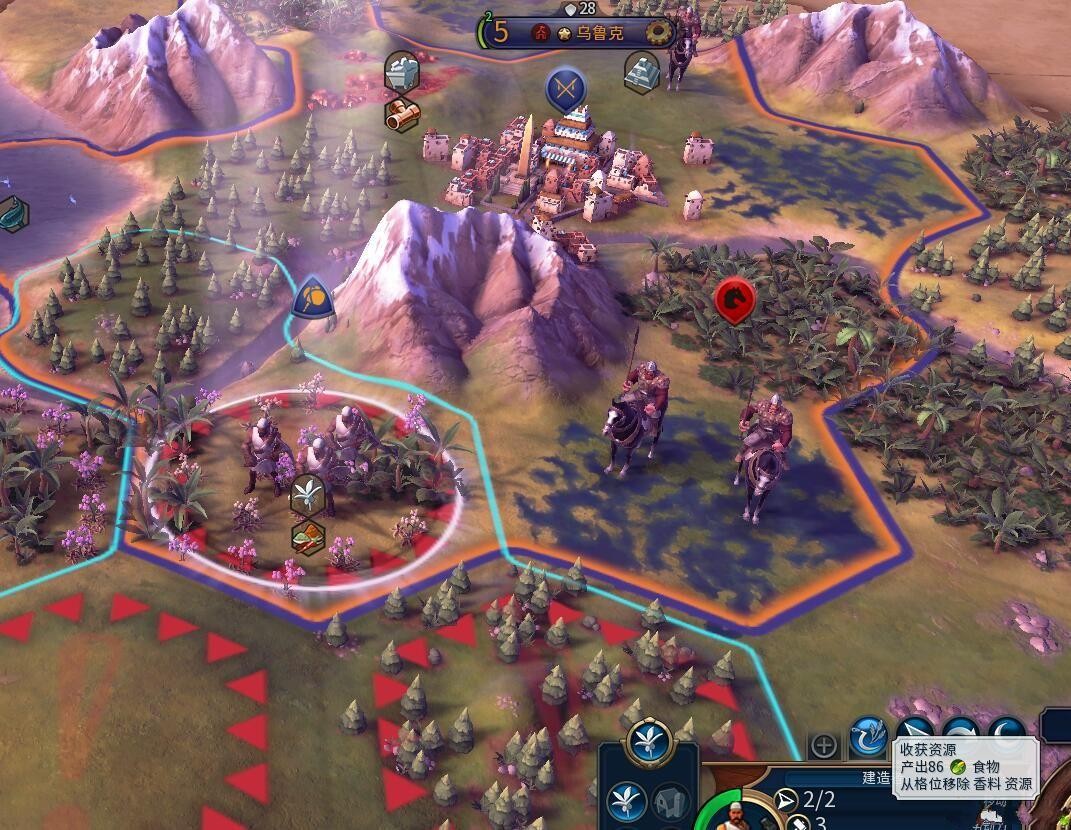Click the grey plus button in the unit action bar
The height and width of the screenshot is (830, 1071).
point(824,745)
